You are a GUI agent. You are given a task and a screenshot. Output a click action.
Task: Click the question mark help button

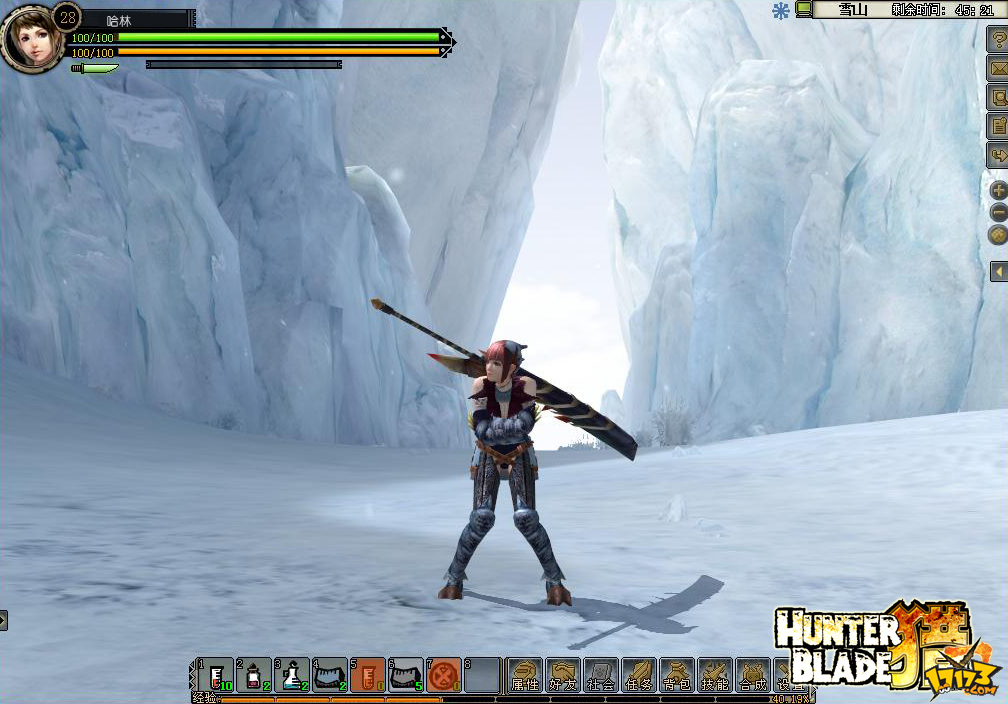(x=997, y=40)
